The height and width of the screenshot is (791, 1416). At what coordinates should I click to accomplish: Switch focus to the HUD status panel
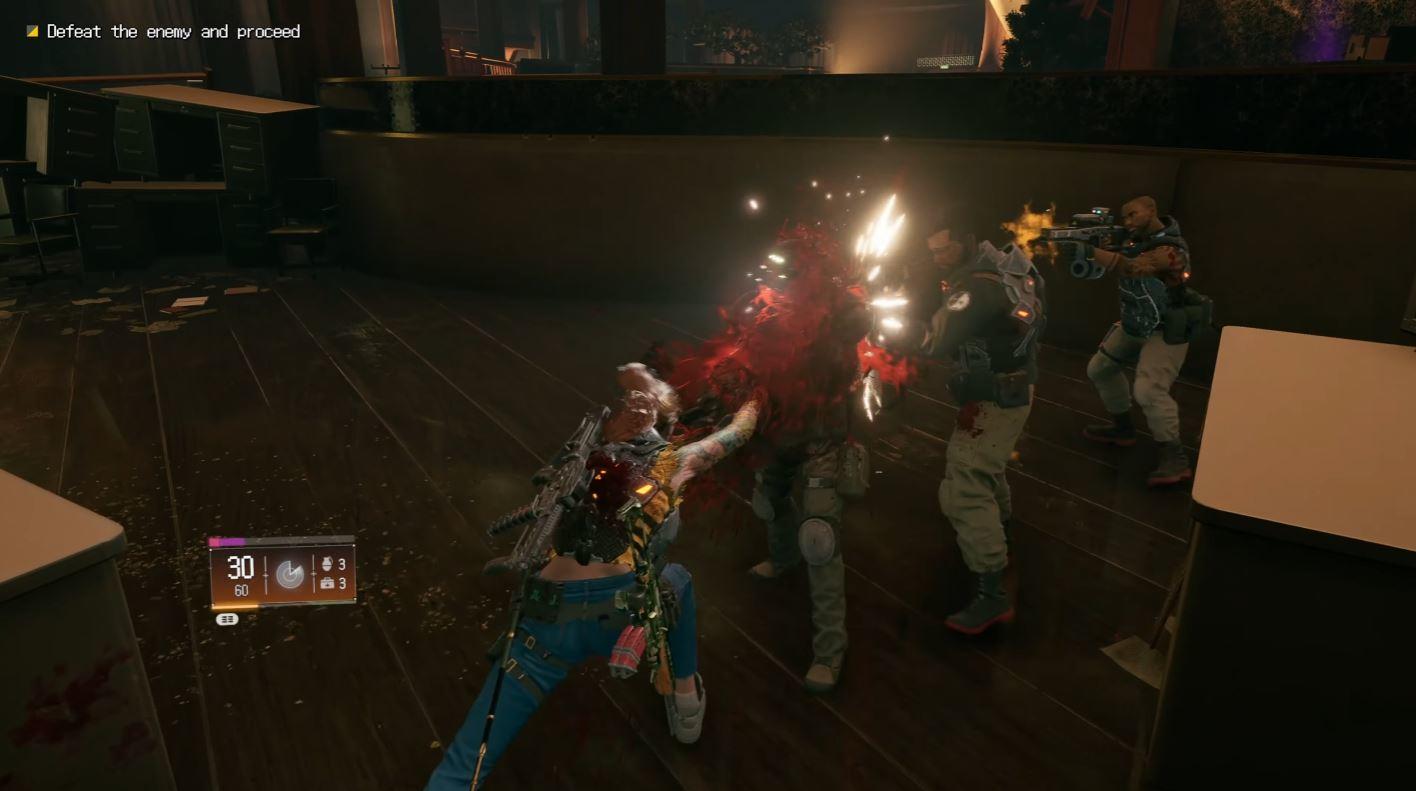pos(285,575)
